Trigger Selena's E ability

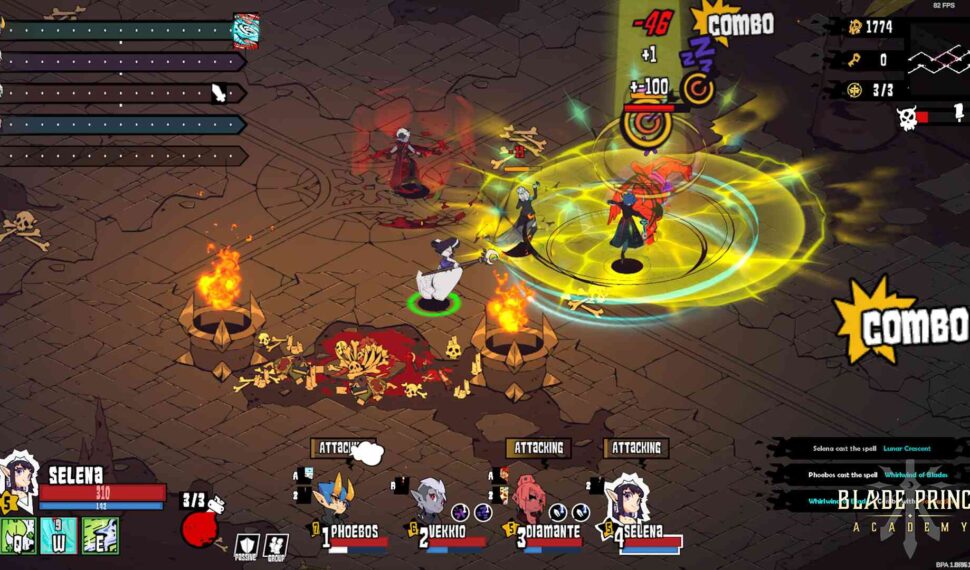101,537
